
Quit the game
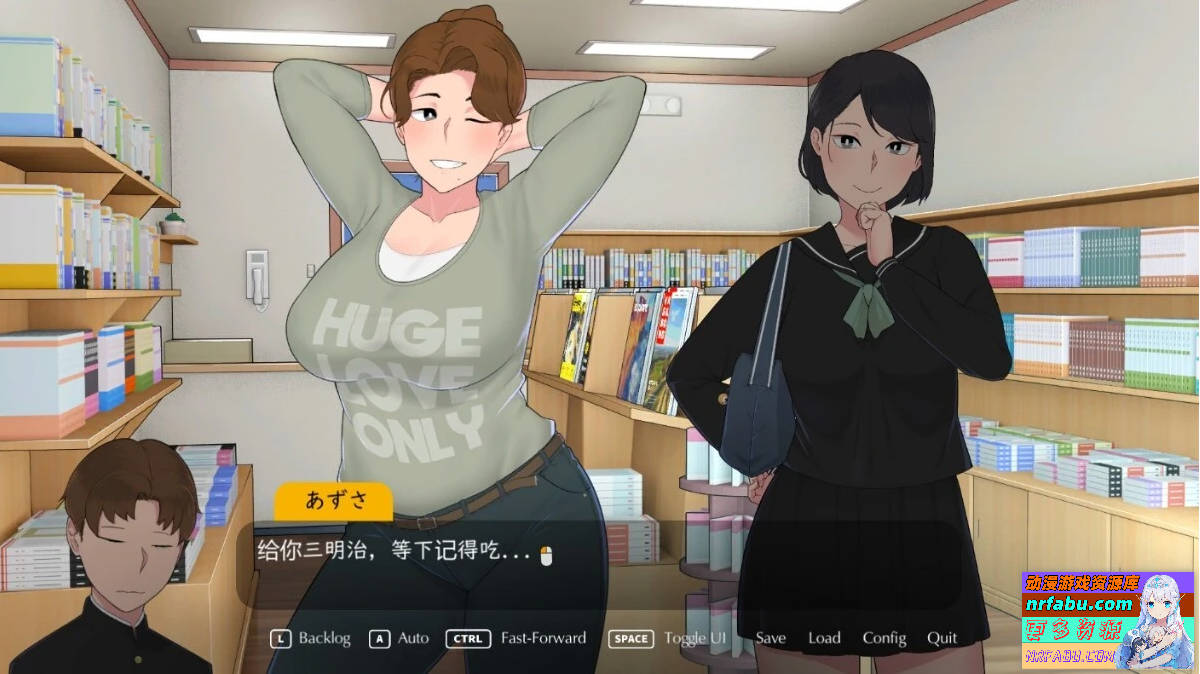(942, 638)
